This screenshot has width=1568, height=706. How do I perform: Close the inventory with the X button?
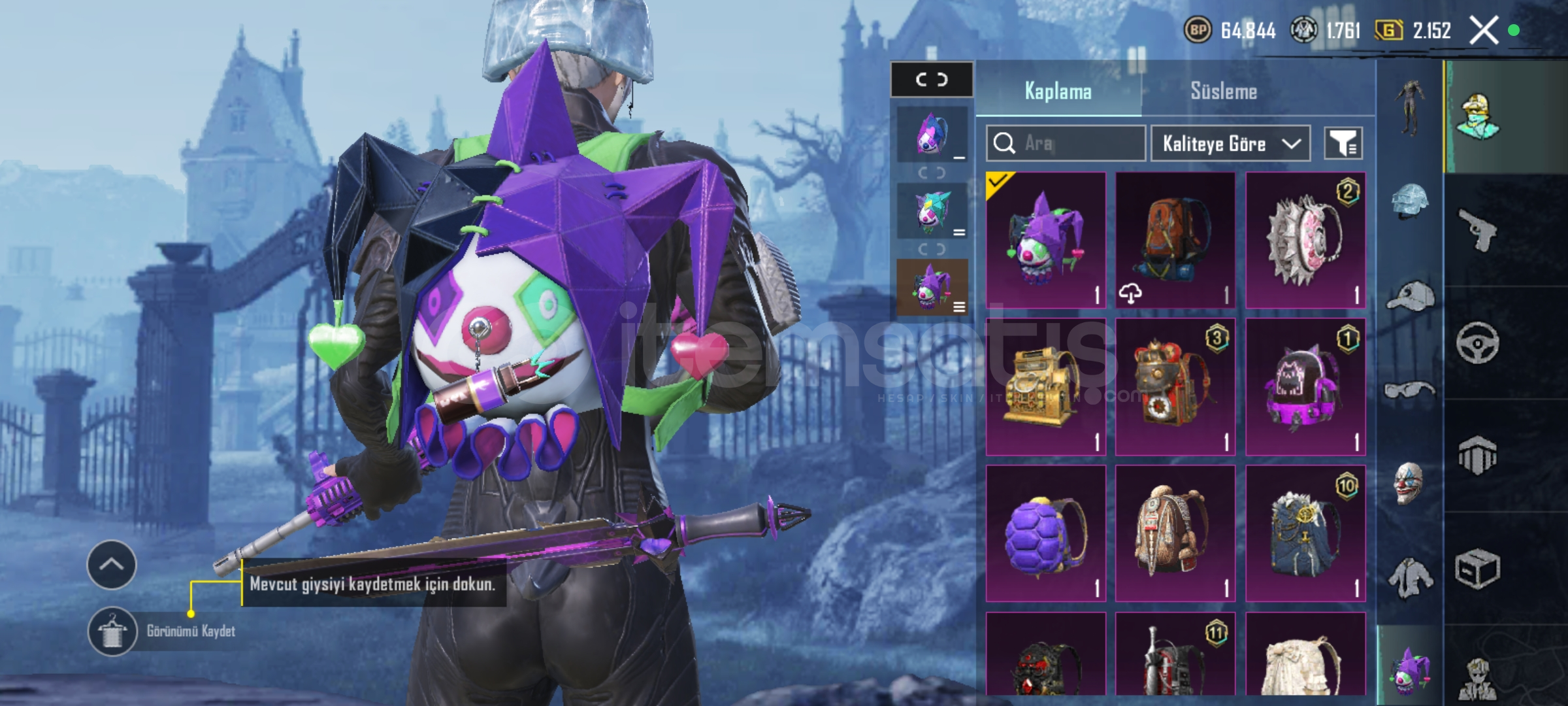click(1483, 30)
